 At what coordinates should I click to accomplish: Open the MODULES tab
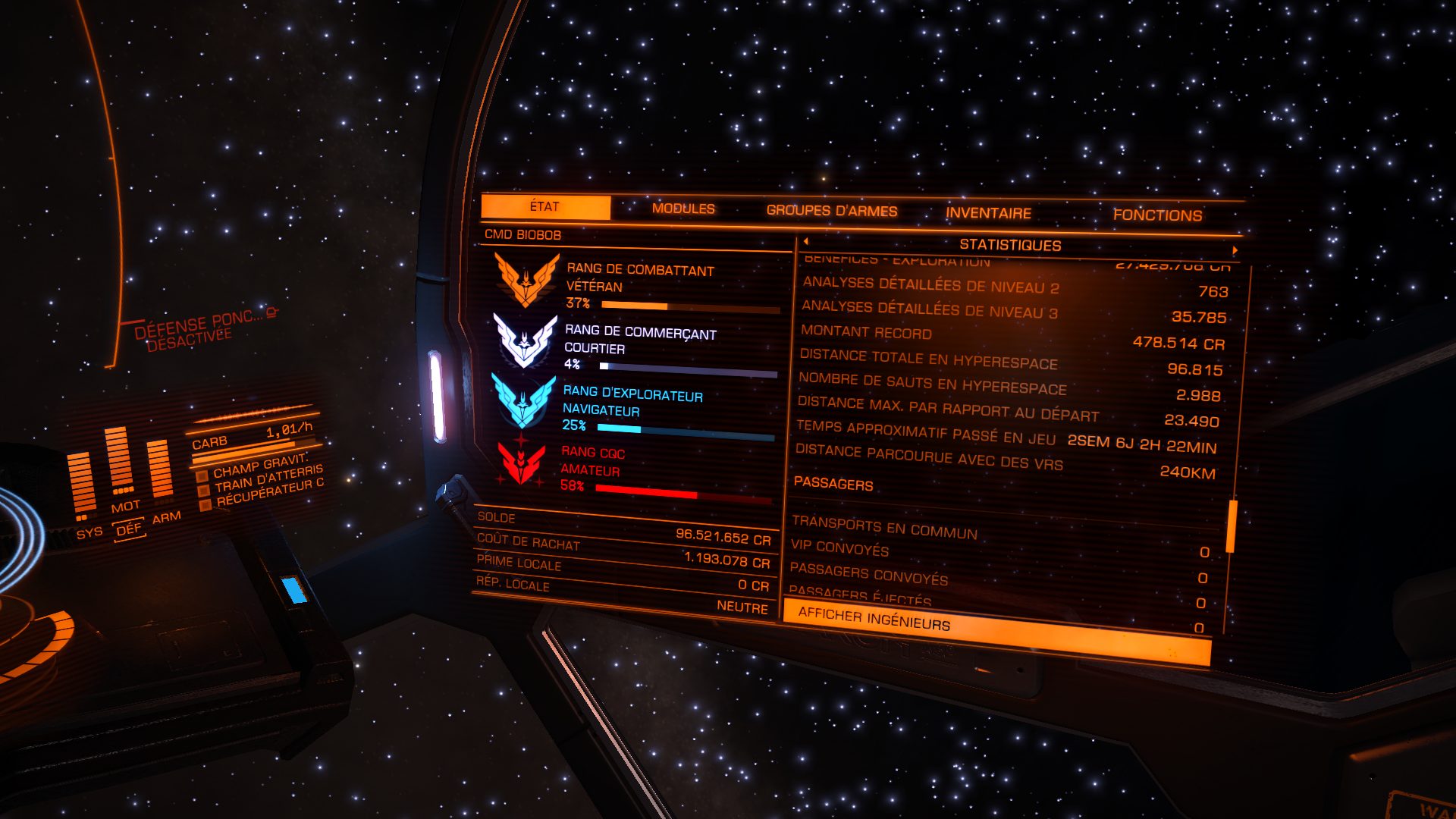pos(683,209)
